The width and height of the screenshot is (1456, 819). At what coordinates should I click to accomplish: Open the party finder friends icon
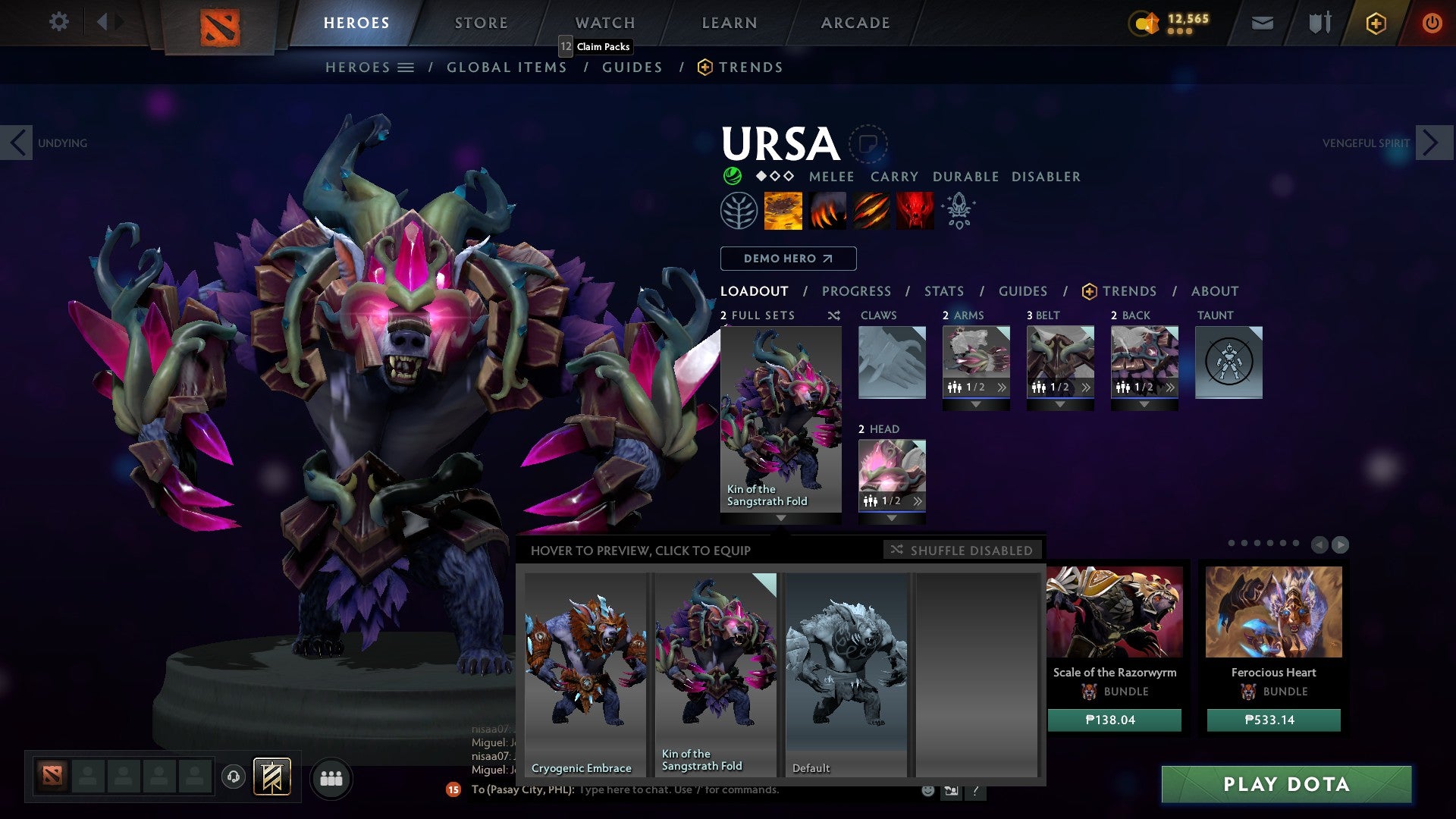pyautogui.click(x=331, y=778)
